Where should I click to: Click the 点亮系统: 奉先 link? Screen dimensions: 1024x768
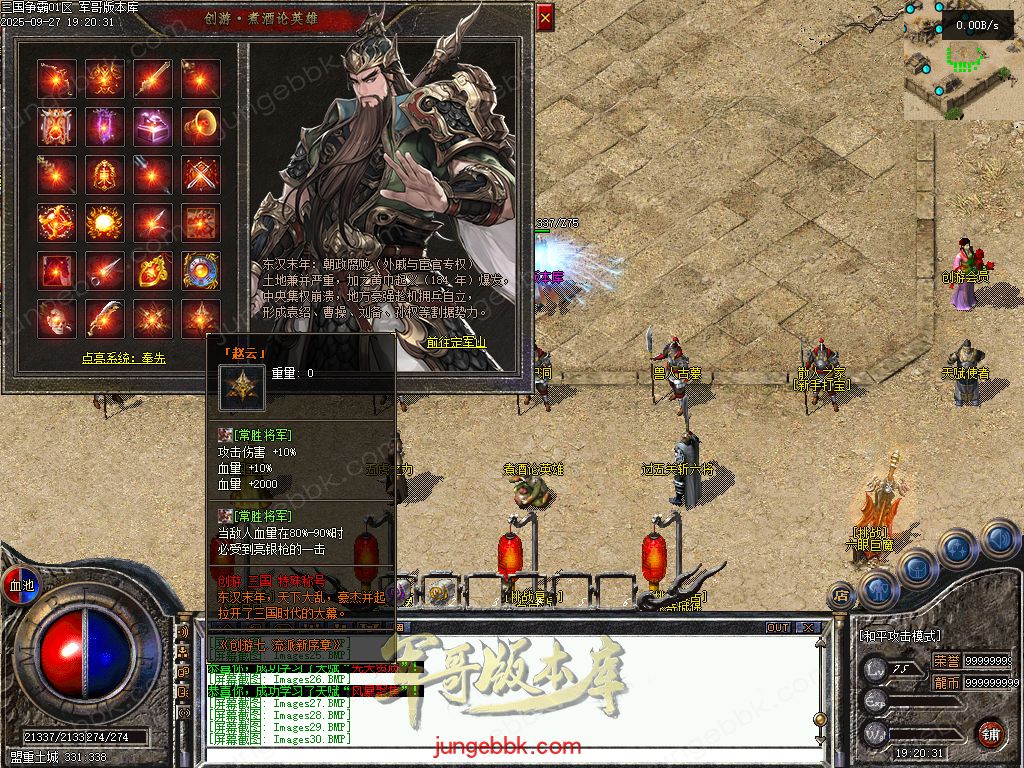pyautogui.click(x=124, y=358)
